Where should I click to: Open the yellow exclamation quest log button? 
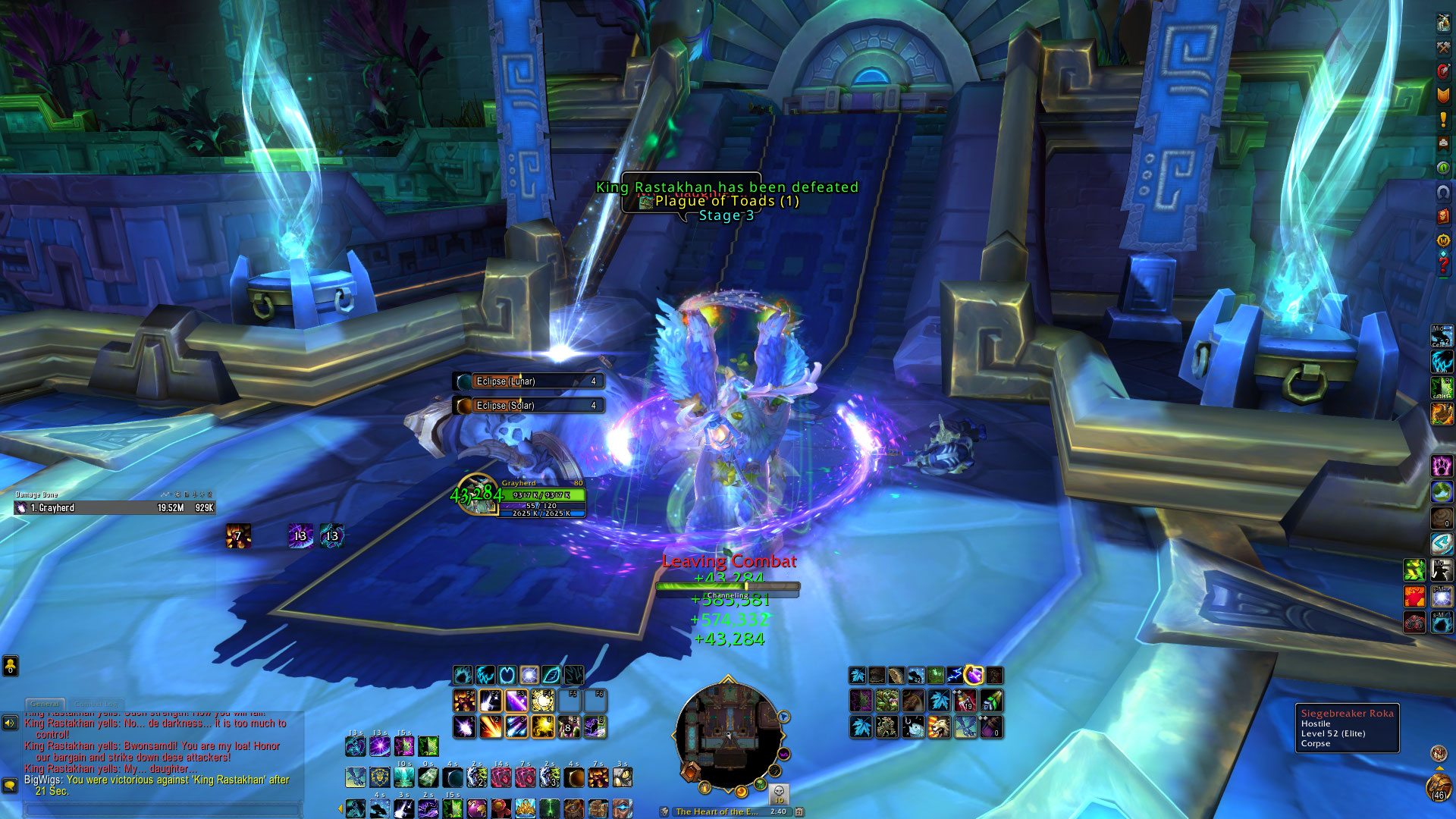coord(1443,120)
